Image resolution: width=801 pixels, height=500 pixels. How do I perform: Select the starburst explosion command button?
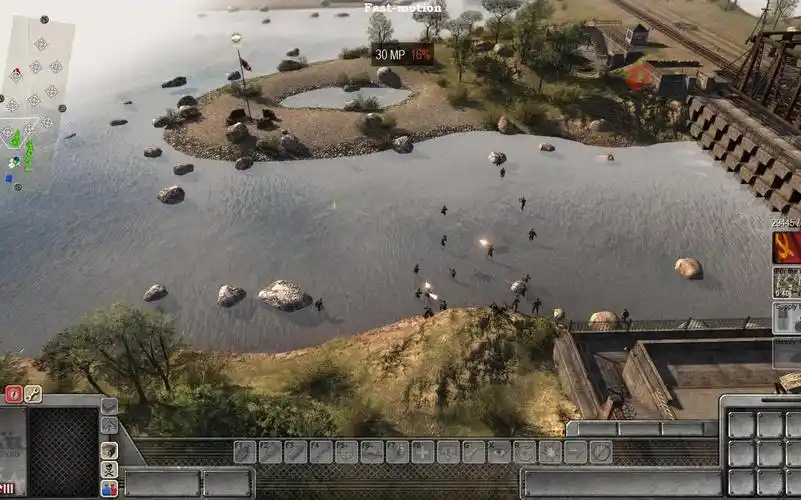550,452
